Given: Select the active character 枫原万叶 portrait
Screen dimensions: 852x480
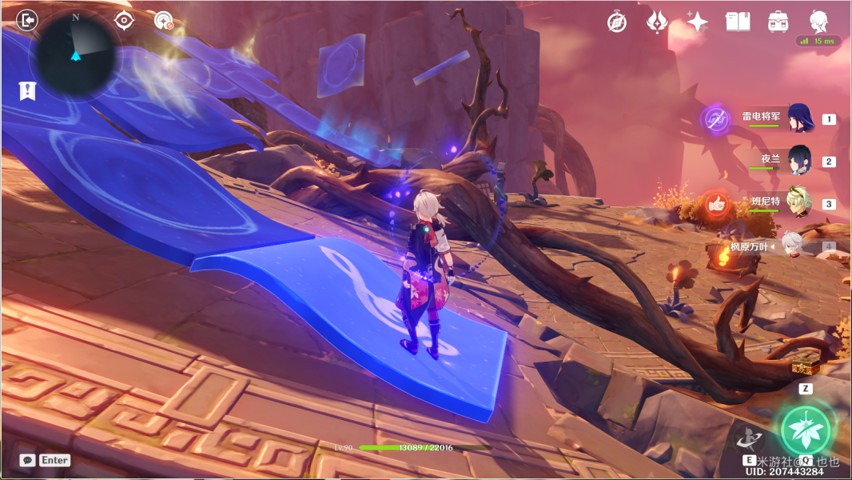Looking at the screenshot, I should 792,245.
